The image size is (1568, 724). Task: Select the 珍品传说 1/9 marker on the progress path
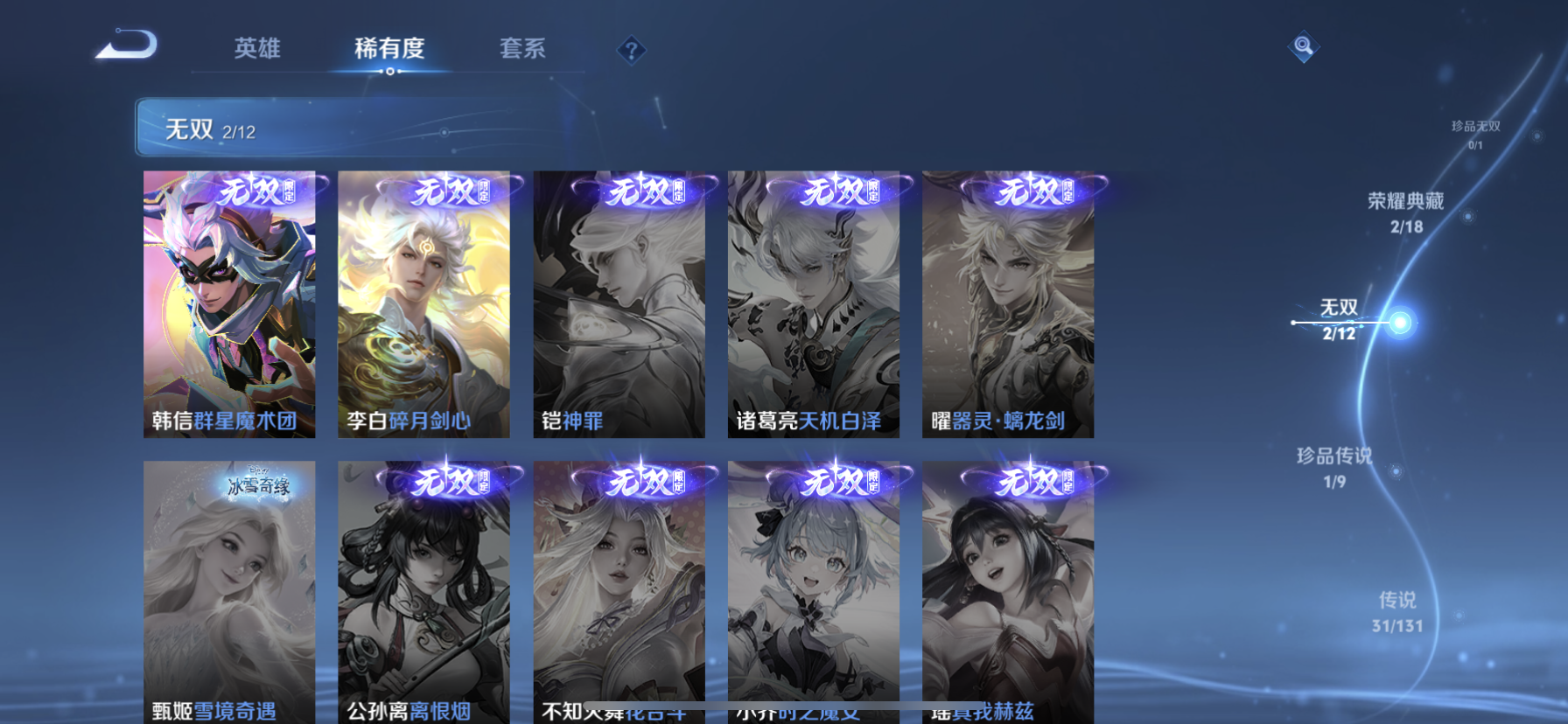click(1334, 468)
